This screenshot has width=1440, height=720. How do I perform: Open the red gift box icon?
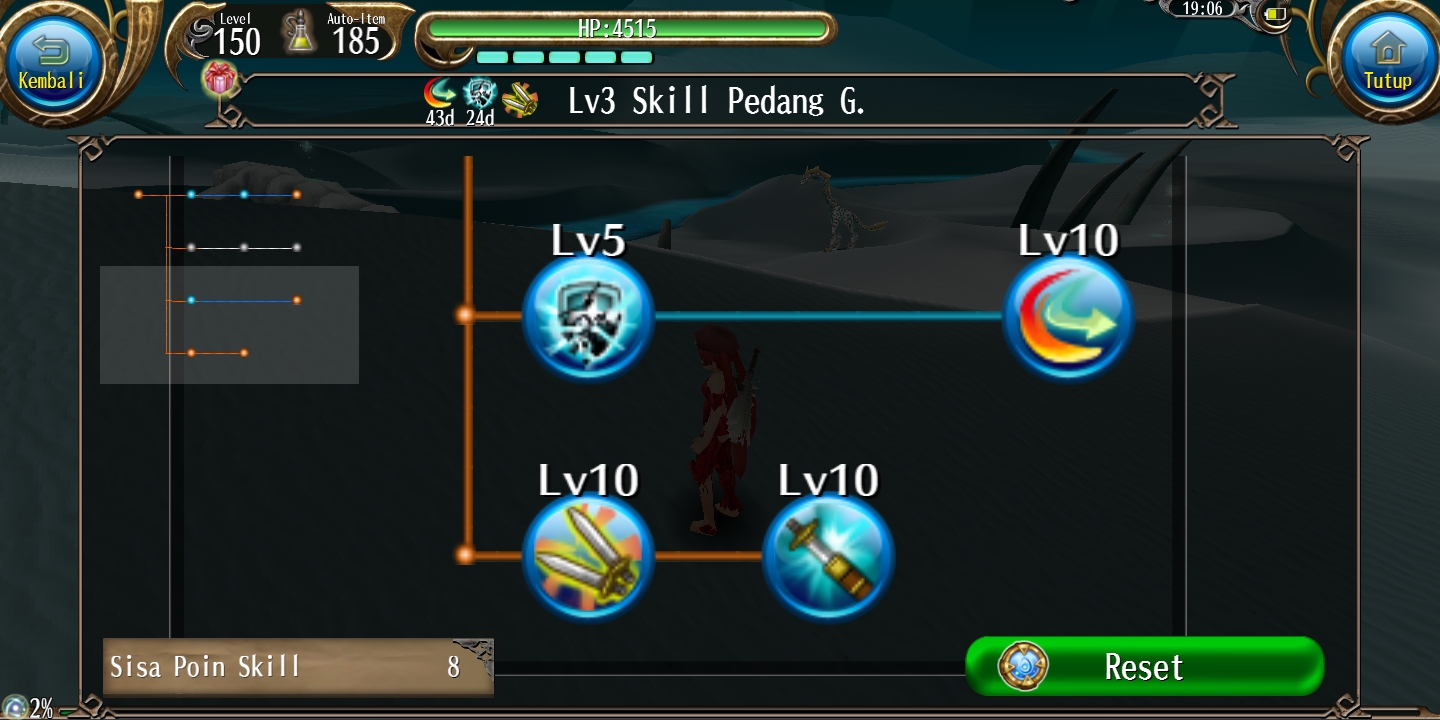tap(221, 80)
